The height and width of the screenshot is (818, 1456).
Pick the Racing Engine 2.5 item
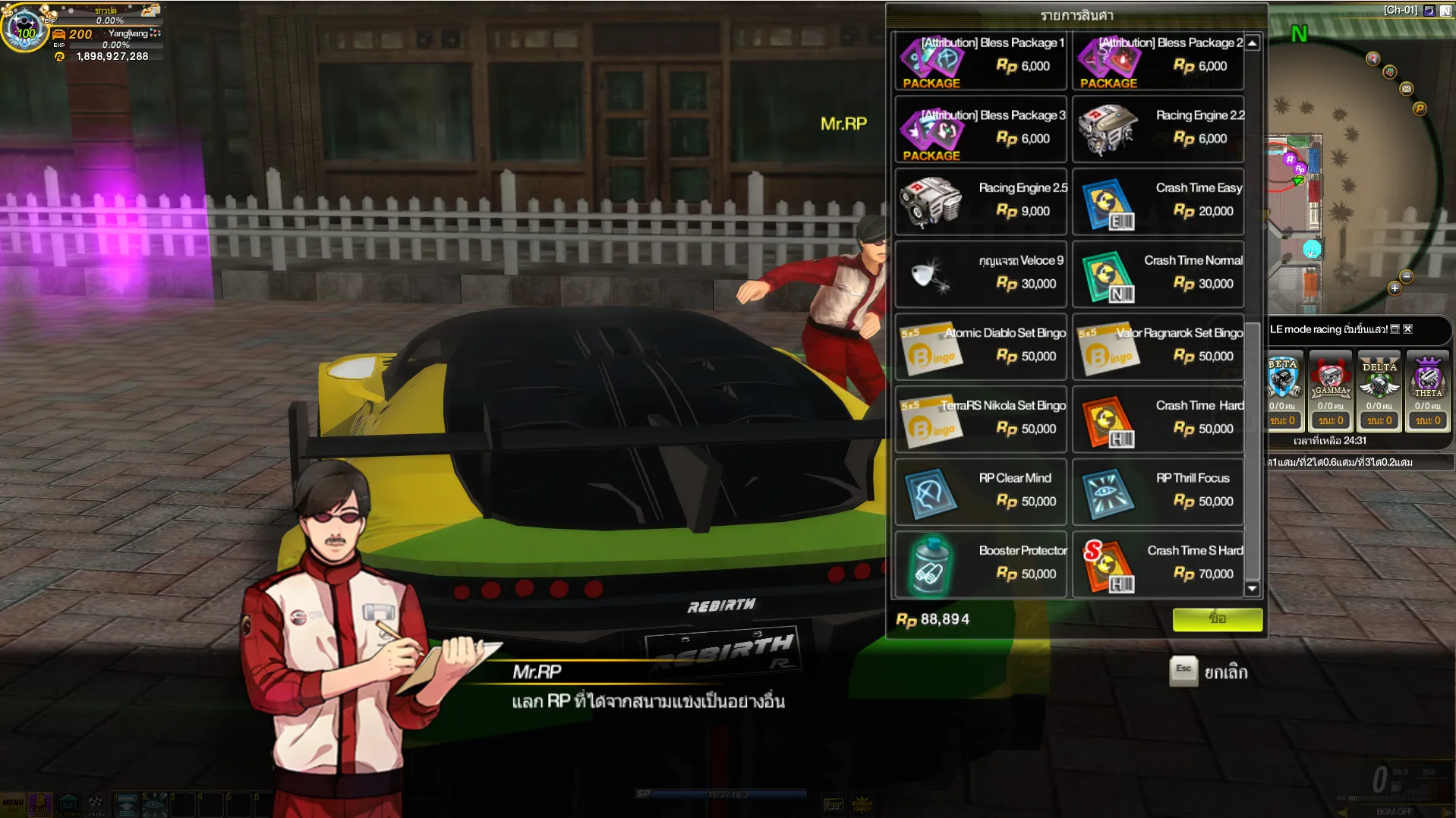[x=981, y=202]
